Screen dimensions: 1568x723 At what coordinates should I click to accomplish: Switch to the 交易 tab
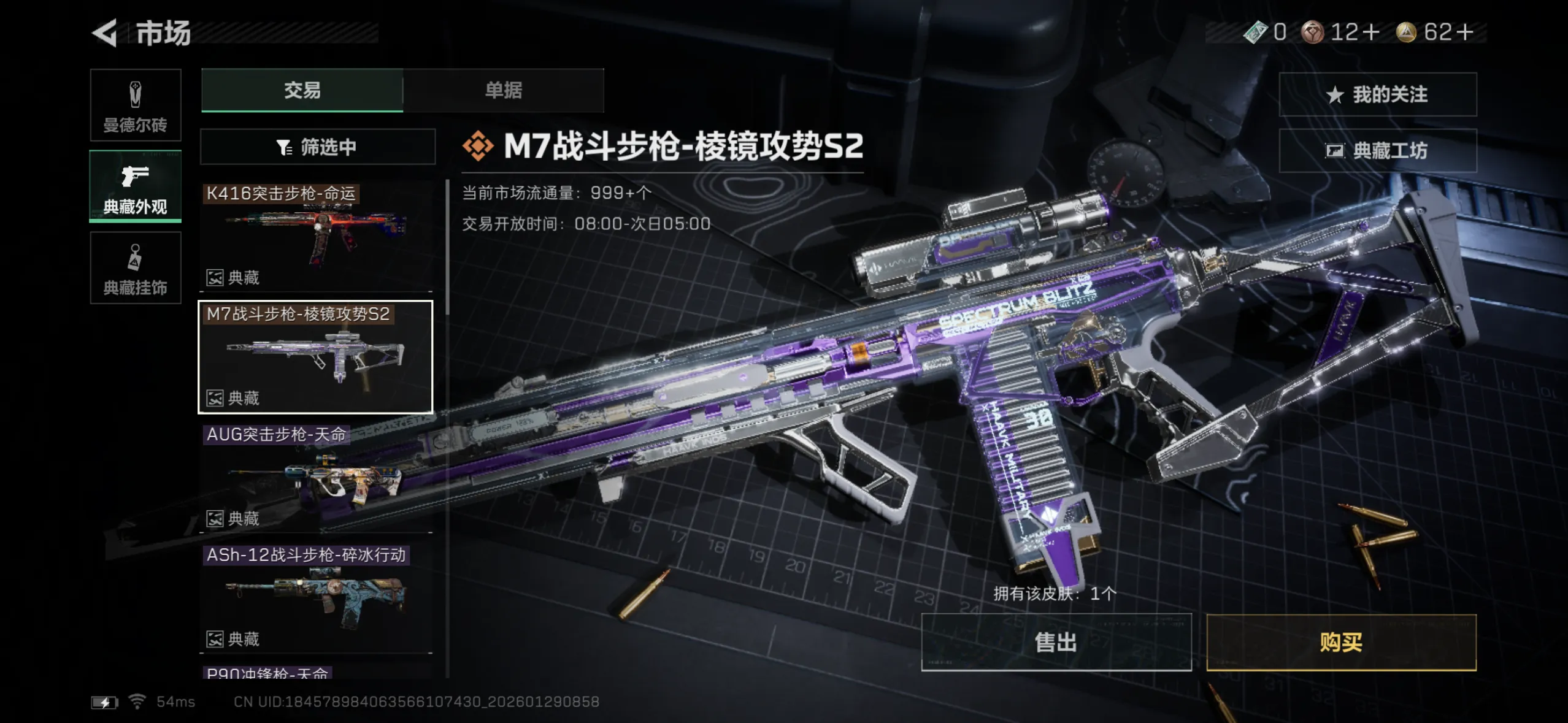(302, 90)
